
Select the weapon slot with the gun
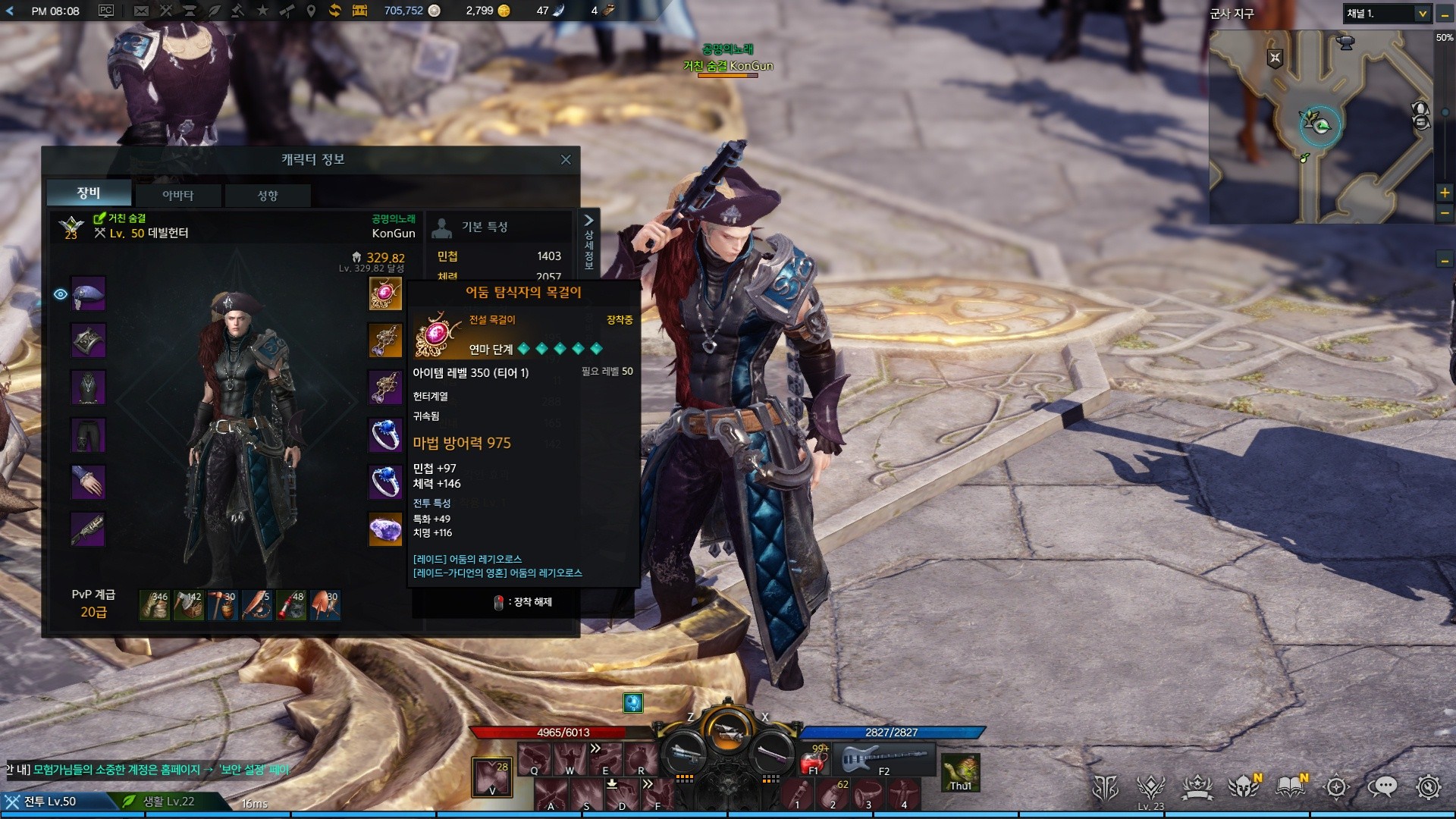coord(89,529)
